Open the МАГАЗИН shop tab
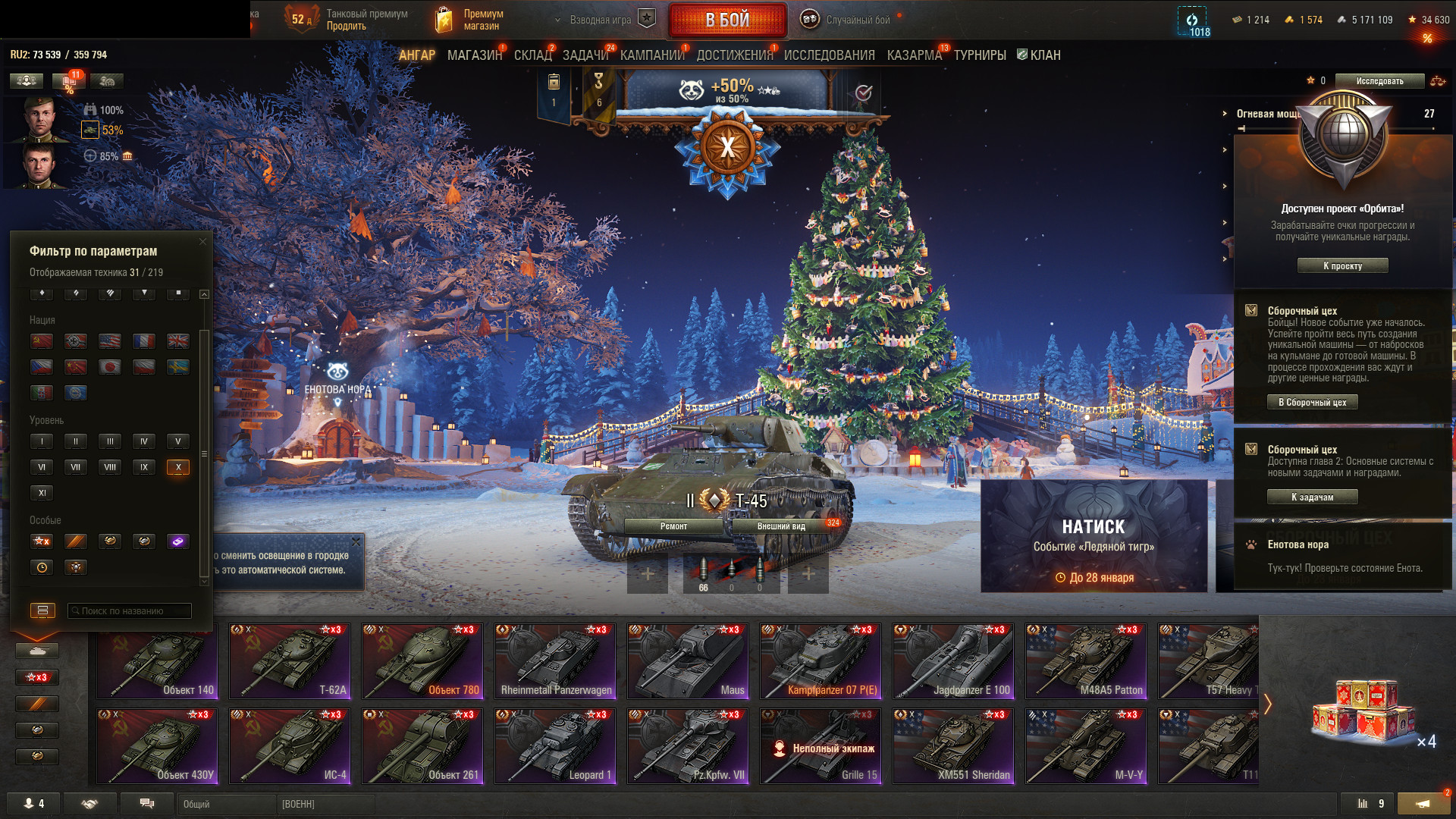 pos(475,55)
